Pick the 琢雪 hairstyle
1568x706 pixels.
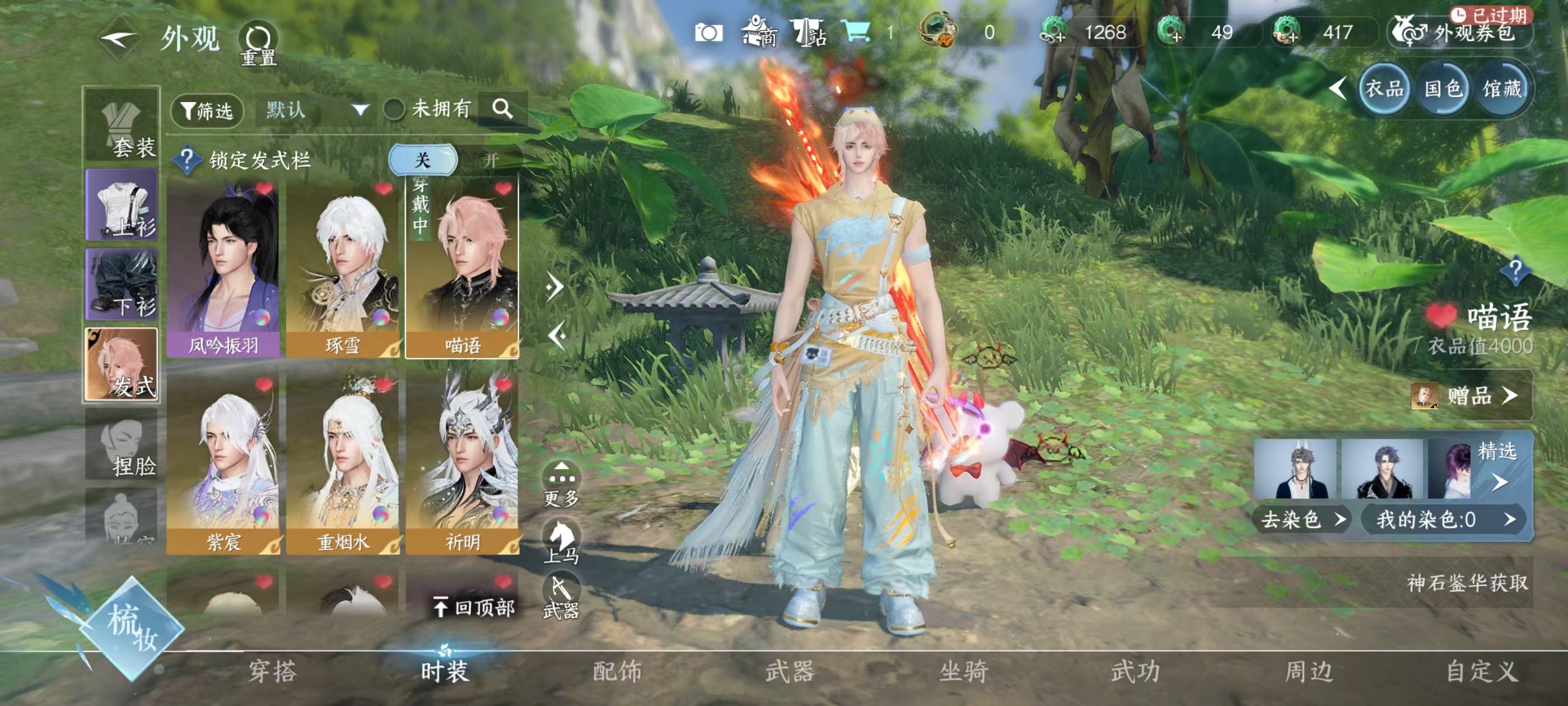pyautogui.click(x=343, y=268)
